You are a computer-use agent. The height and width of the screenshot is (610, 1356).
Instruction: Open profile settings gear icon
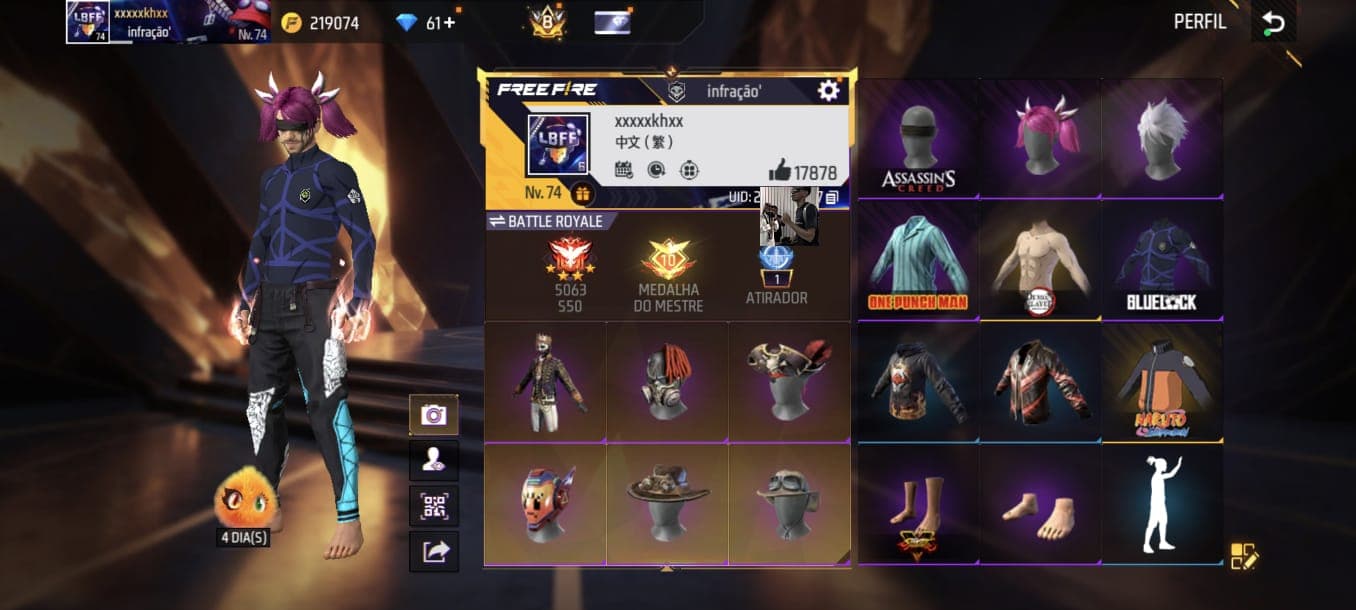click(828, 91)
